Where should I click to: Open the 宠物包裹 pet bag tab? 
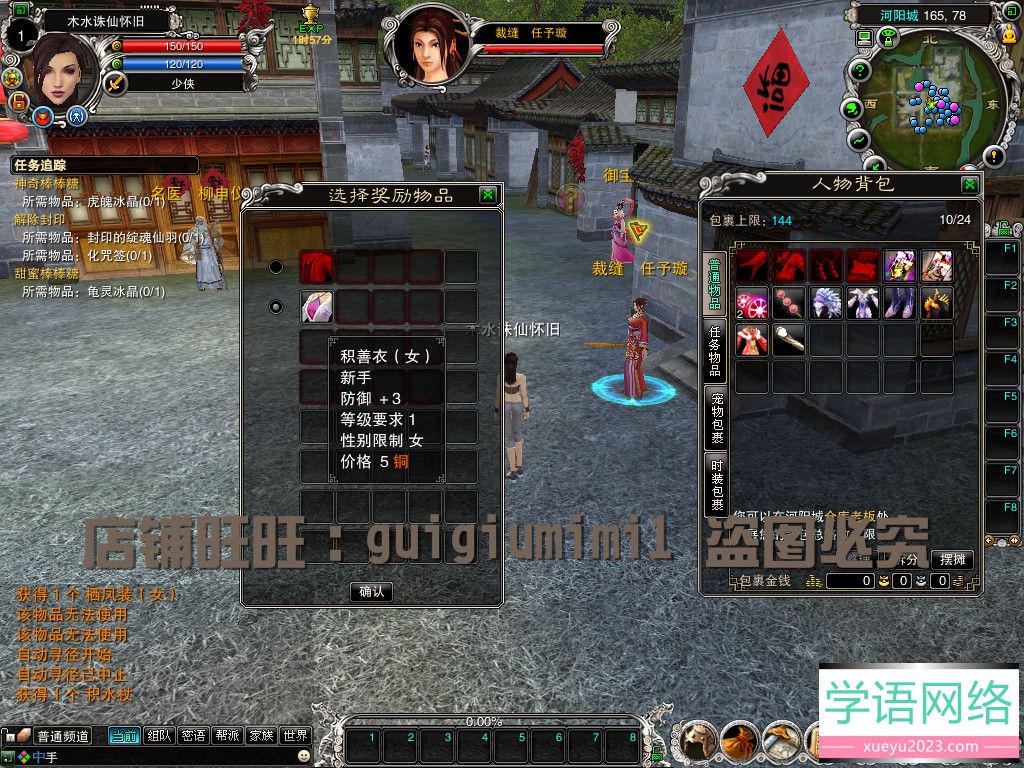(716, 418)
